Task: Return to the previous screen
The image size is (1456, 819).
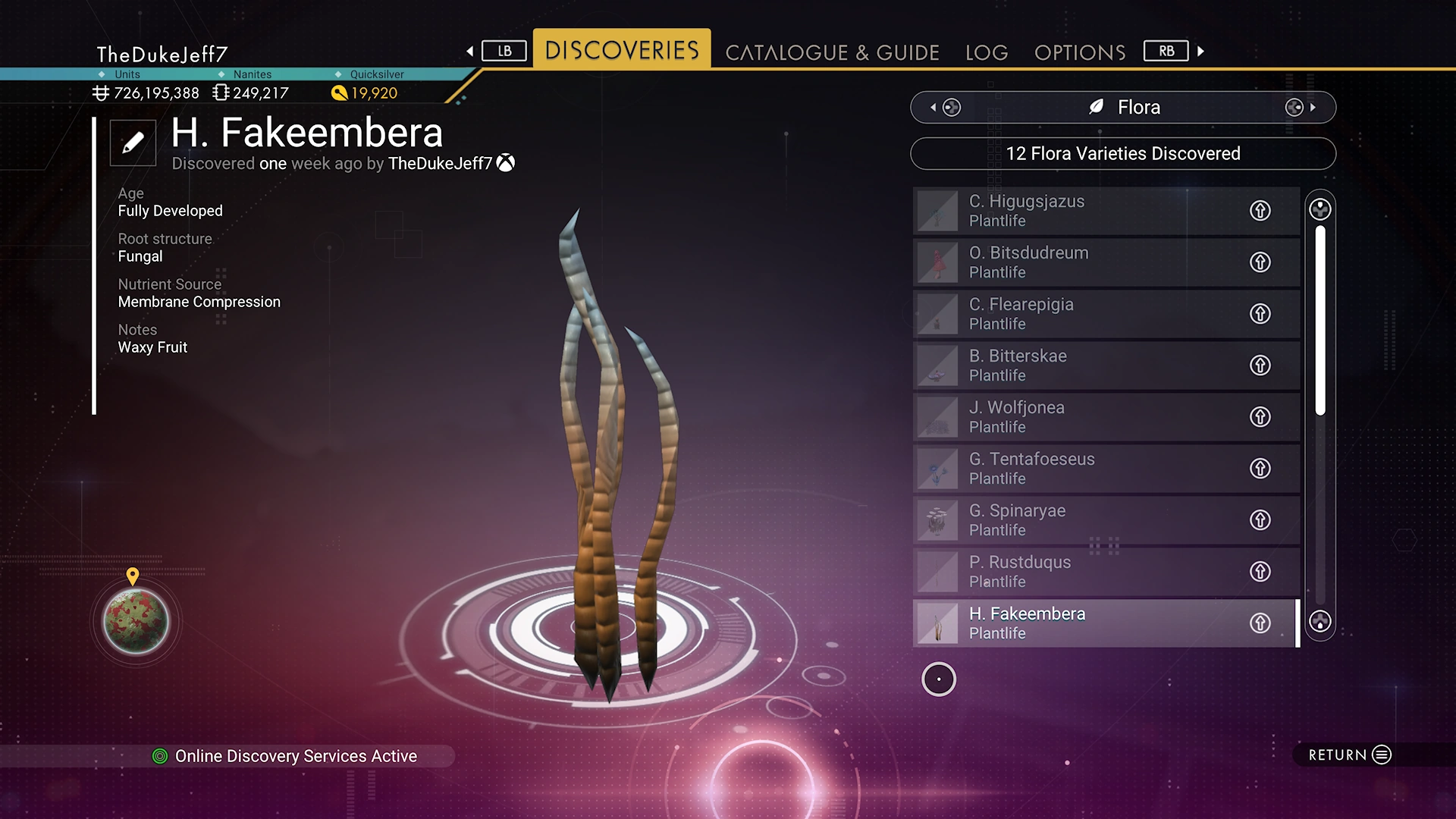Action: 1350,755
